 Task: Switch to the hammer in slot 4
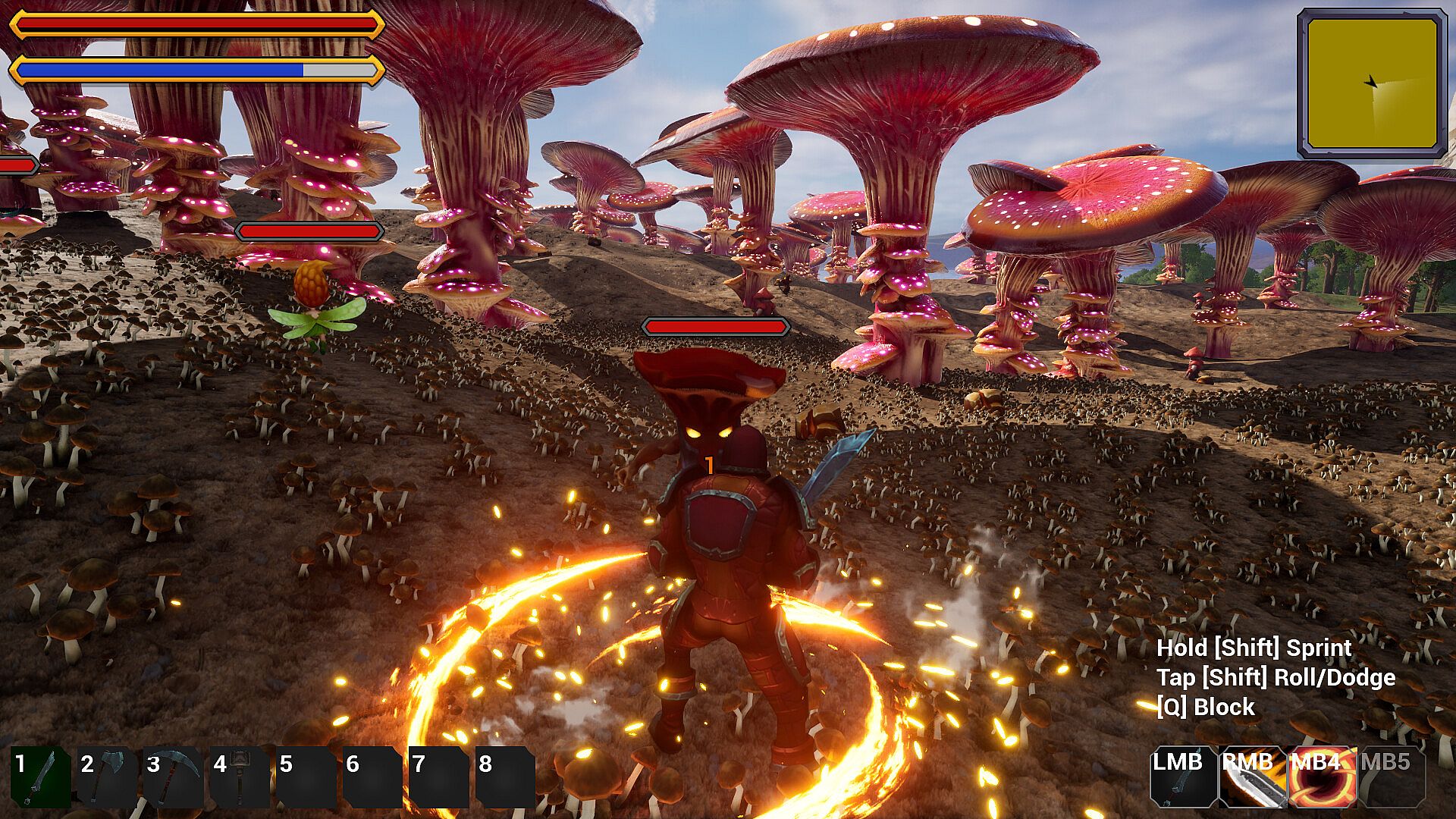click(x=240, y=777)
